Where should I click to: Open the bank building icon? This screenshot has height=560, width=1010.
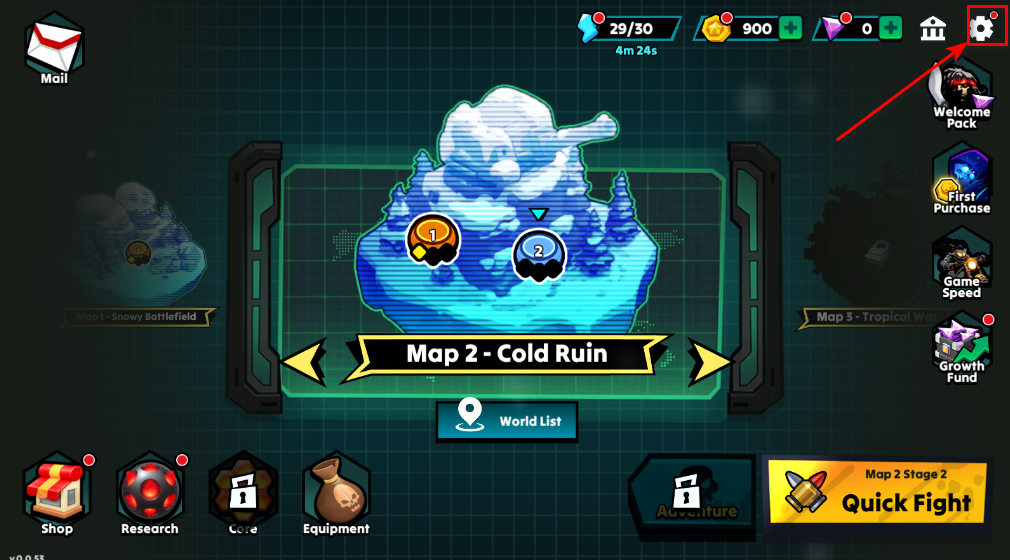click(x=933, y=28)
